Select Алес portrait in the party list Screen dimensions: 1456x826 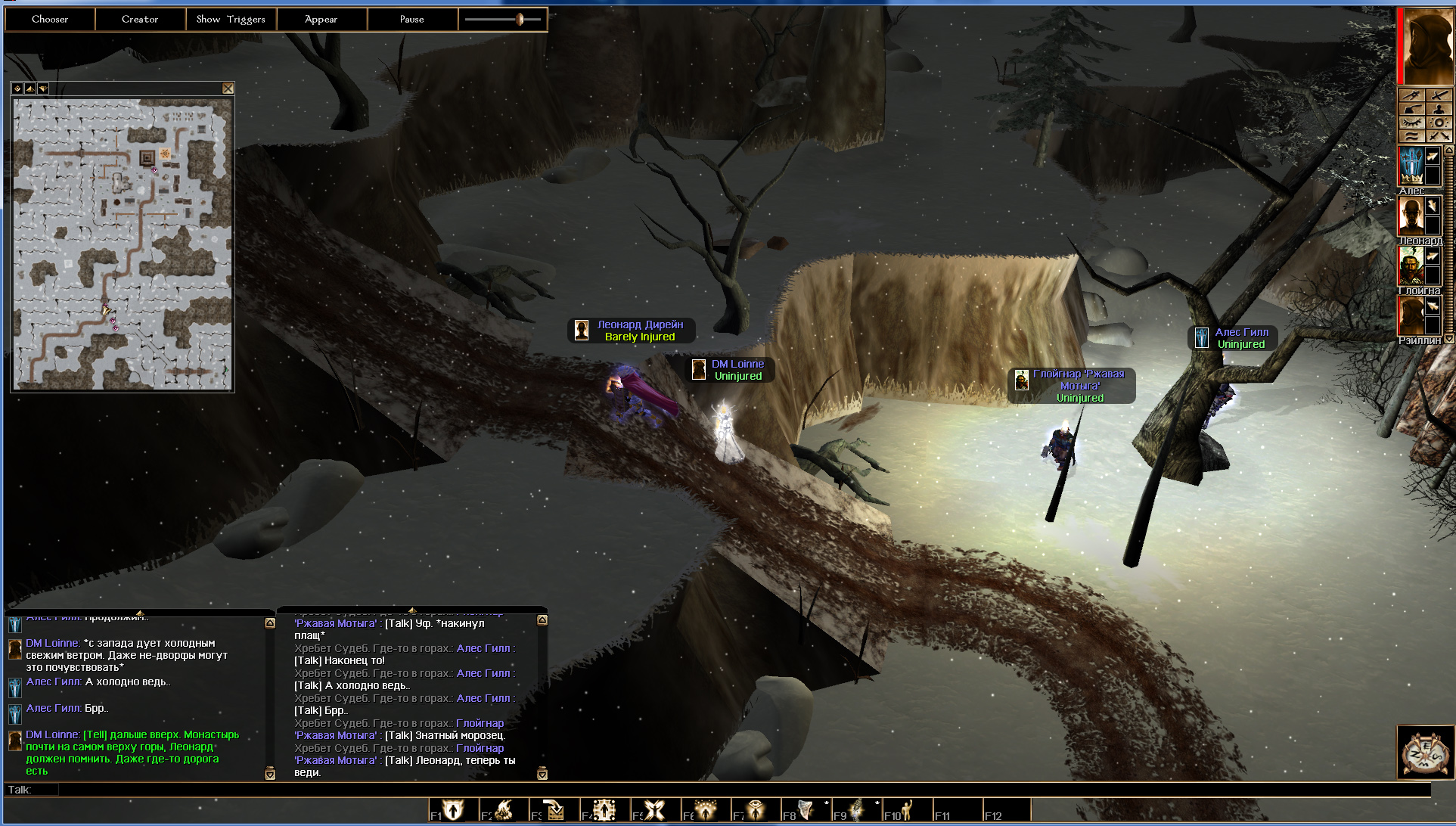coord(1411,166)
